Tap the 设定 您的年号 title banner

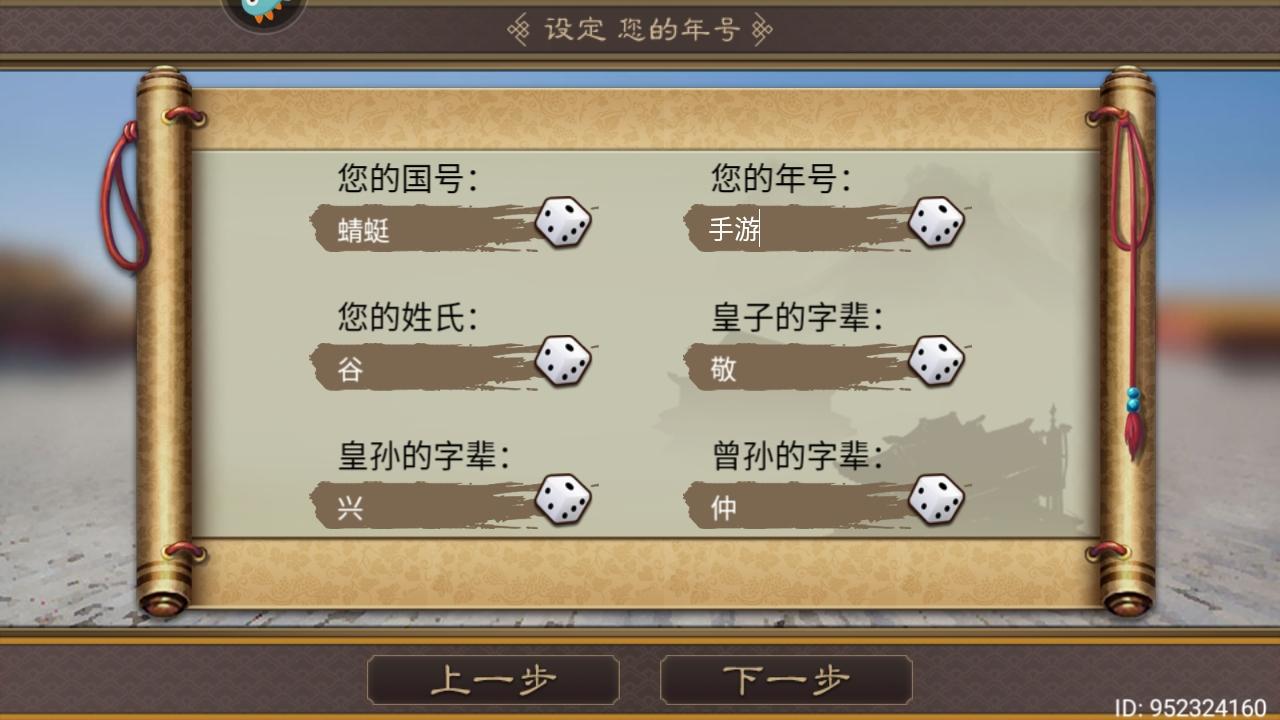pyautogui.click(x=640, y=28)
